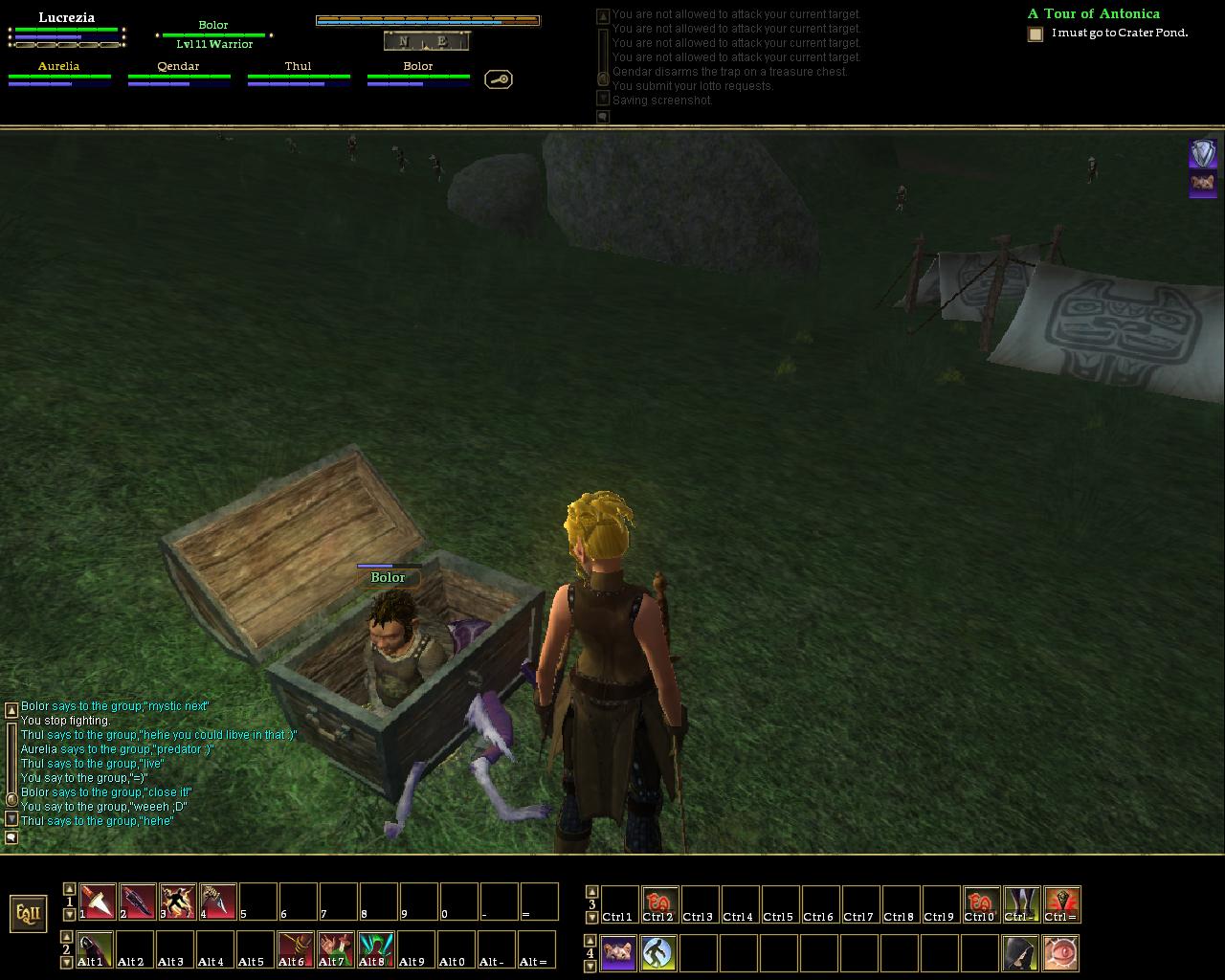The height and width of the screenshot is (980, 1225).
Task: Open the EQII main menu button
Action: click(x=29, y=913)
